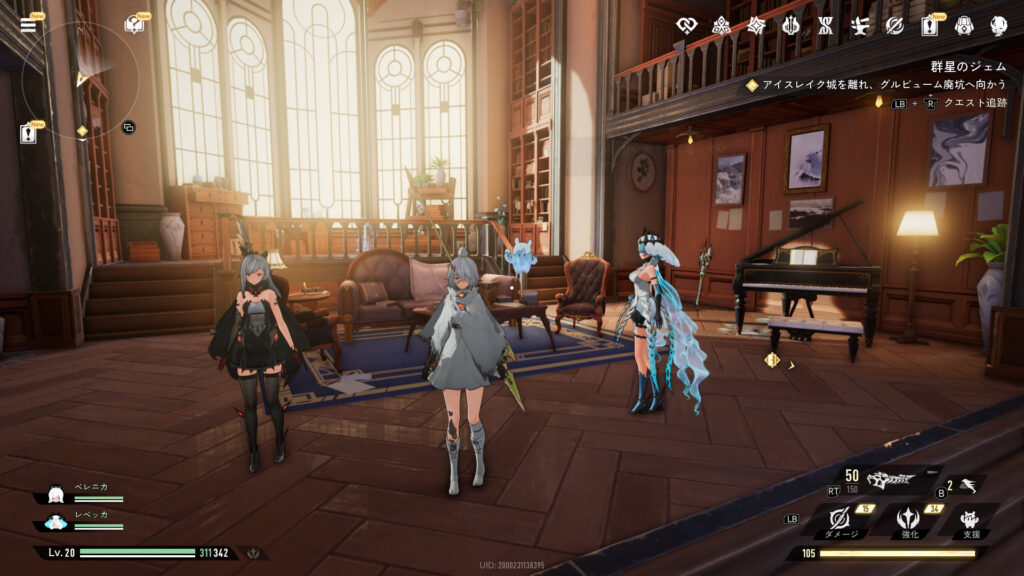
Task: Open the trident-shaped emblem menu
Action: point(791,25)
